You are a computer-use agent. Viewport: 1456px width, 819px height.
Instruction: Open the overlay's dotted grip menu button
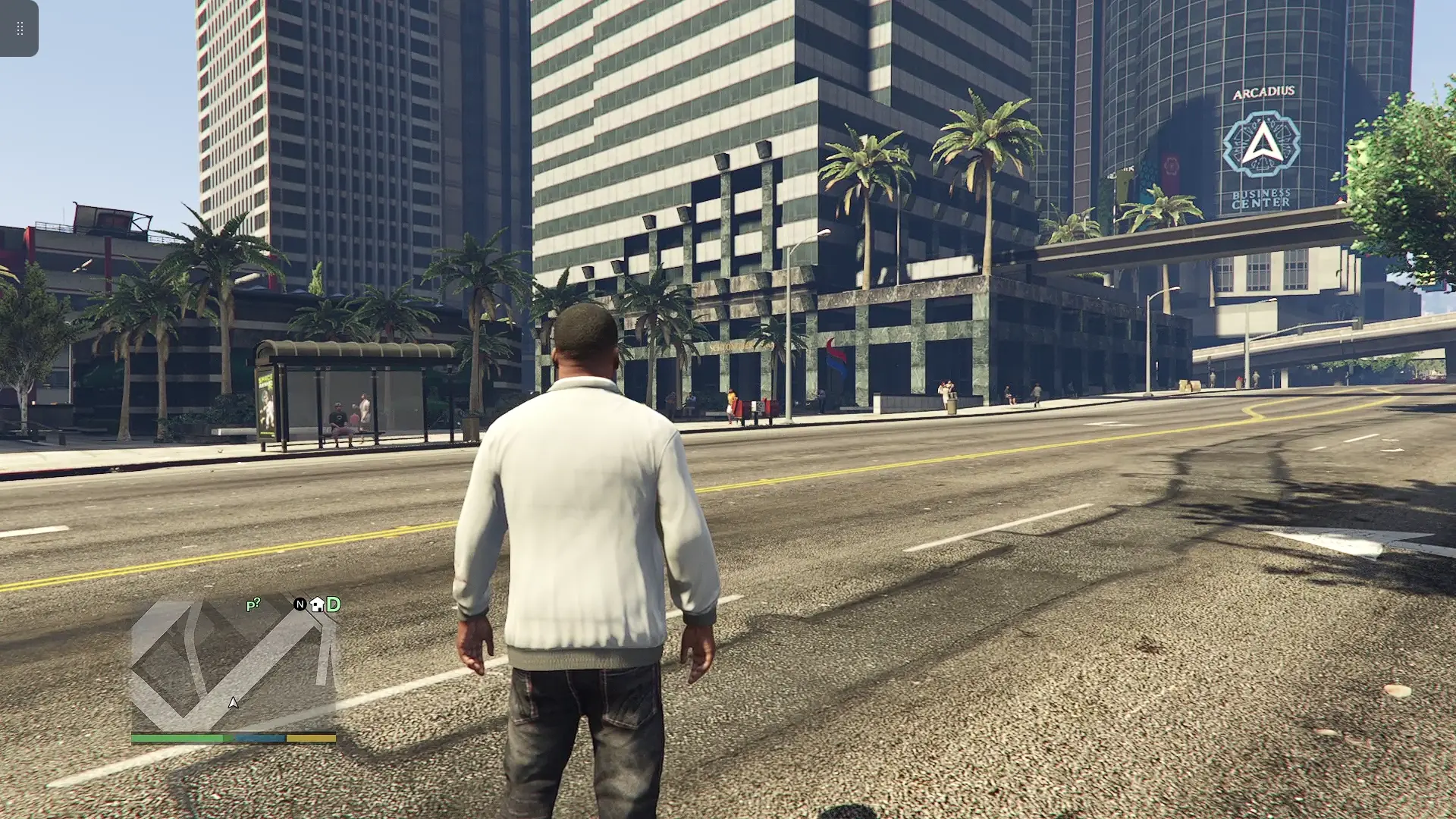tap(20, 29)
